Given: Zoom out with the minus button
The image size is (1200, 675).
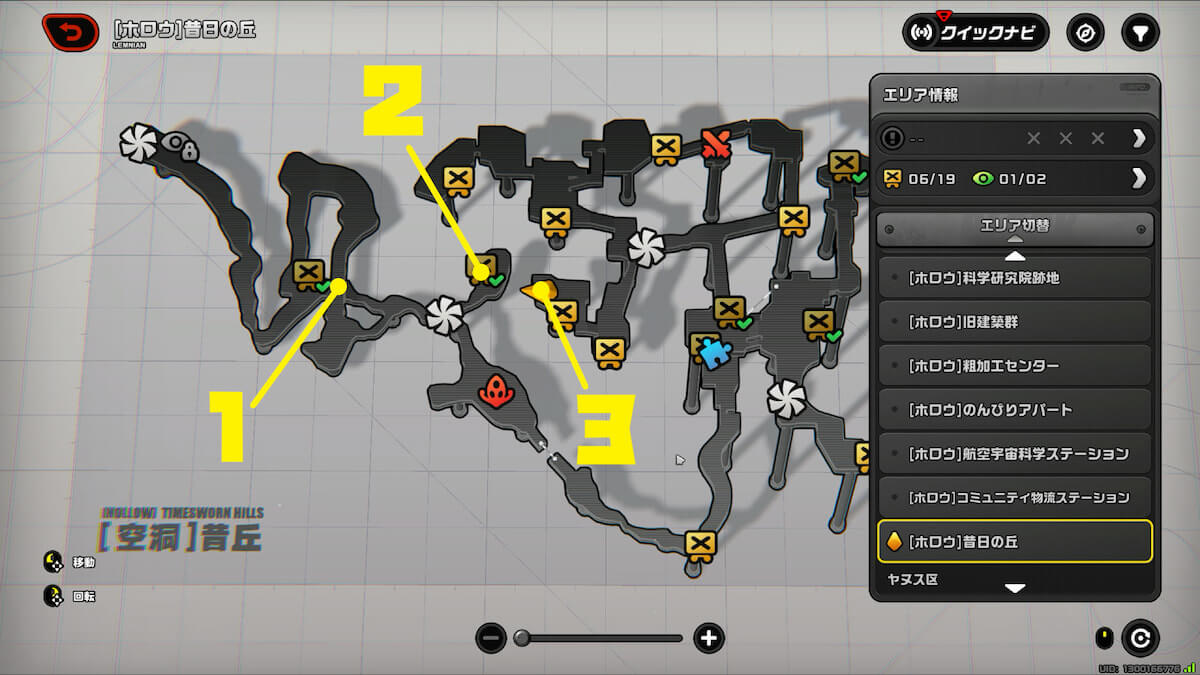Looking at the screenshot, I should point(490,638).
